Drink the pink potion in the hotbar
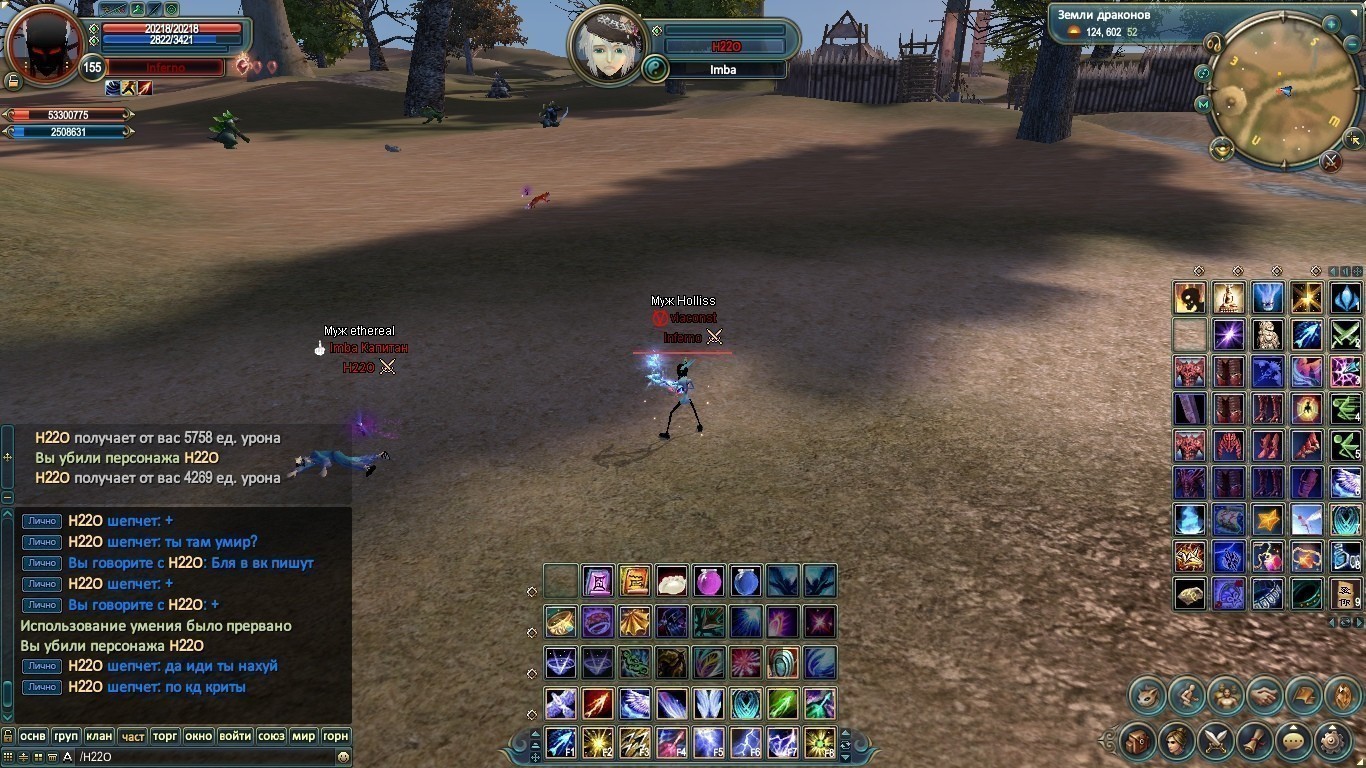This screenshot has width=1366, height=768. pos(708,581)
